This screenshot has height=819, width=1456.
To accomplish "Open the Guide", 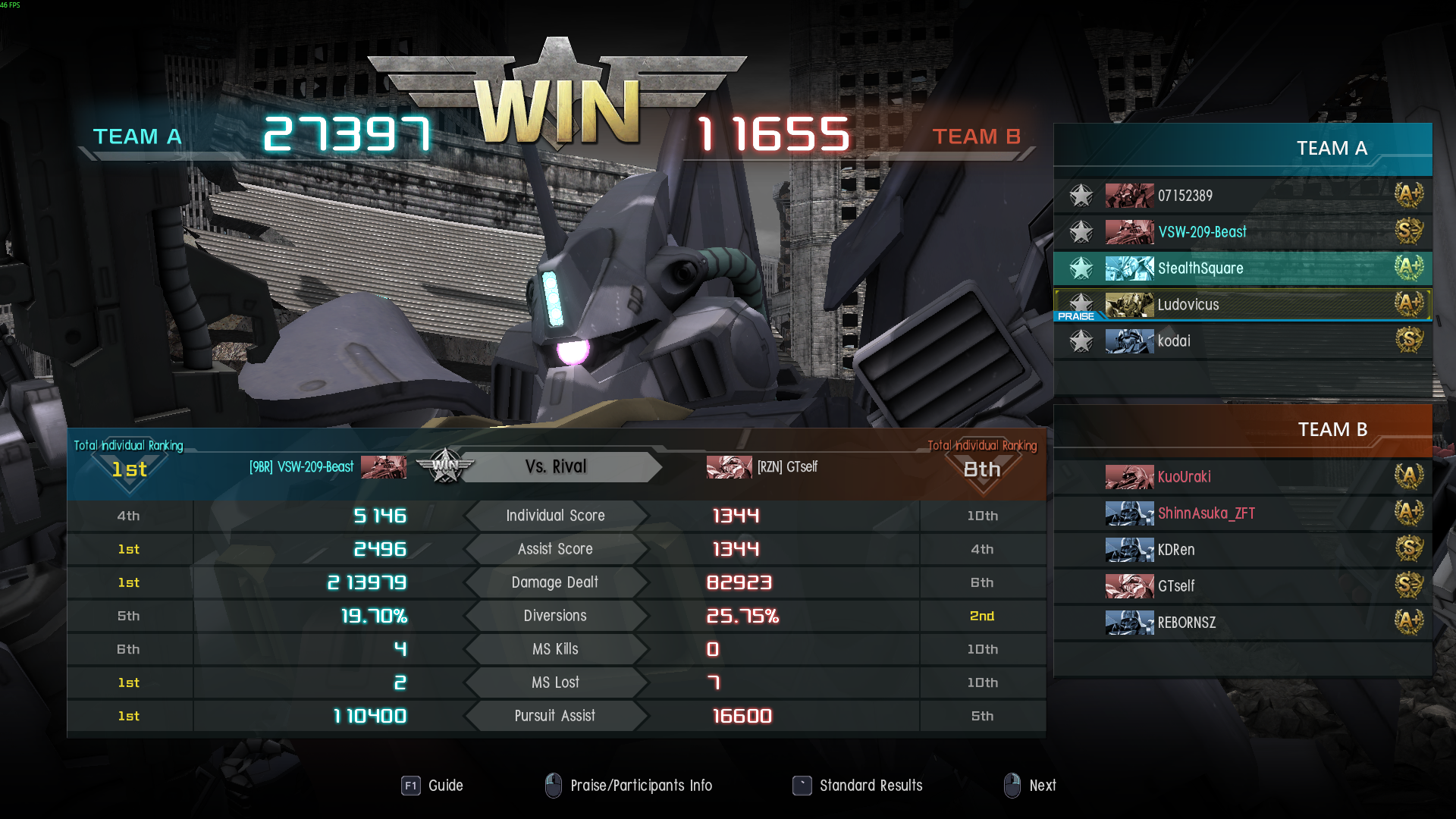I will tap(432, 786).
